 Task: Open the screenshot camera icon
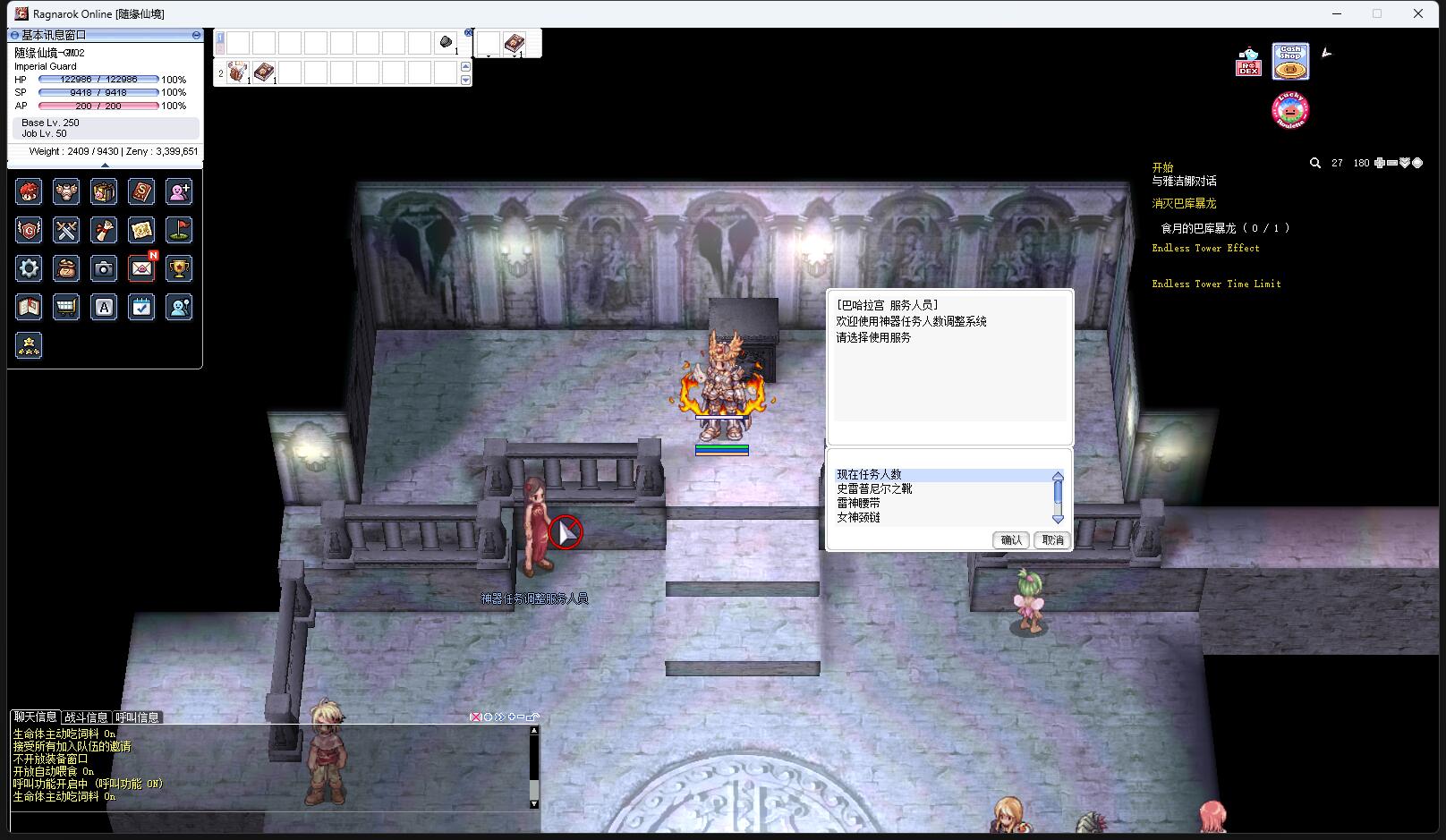point(104,268)
